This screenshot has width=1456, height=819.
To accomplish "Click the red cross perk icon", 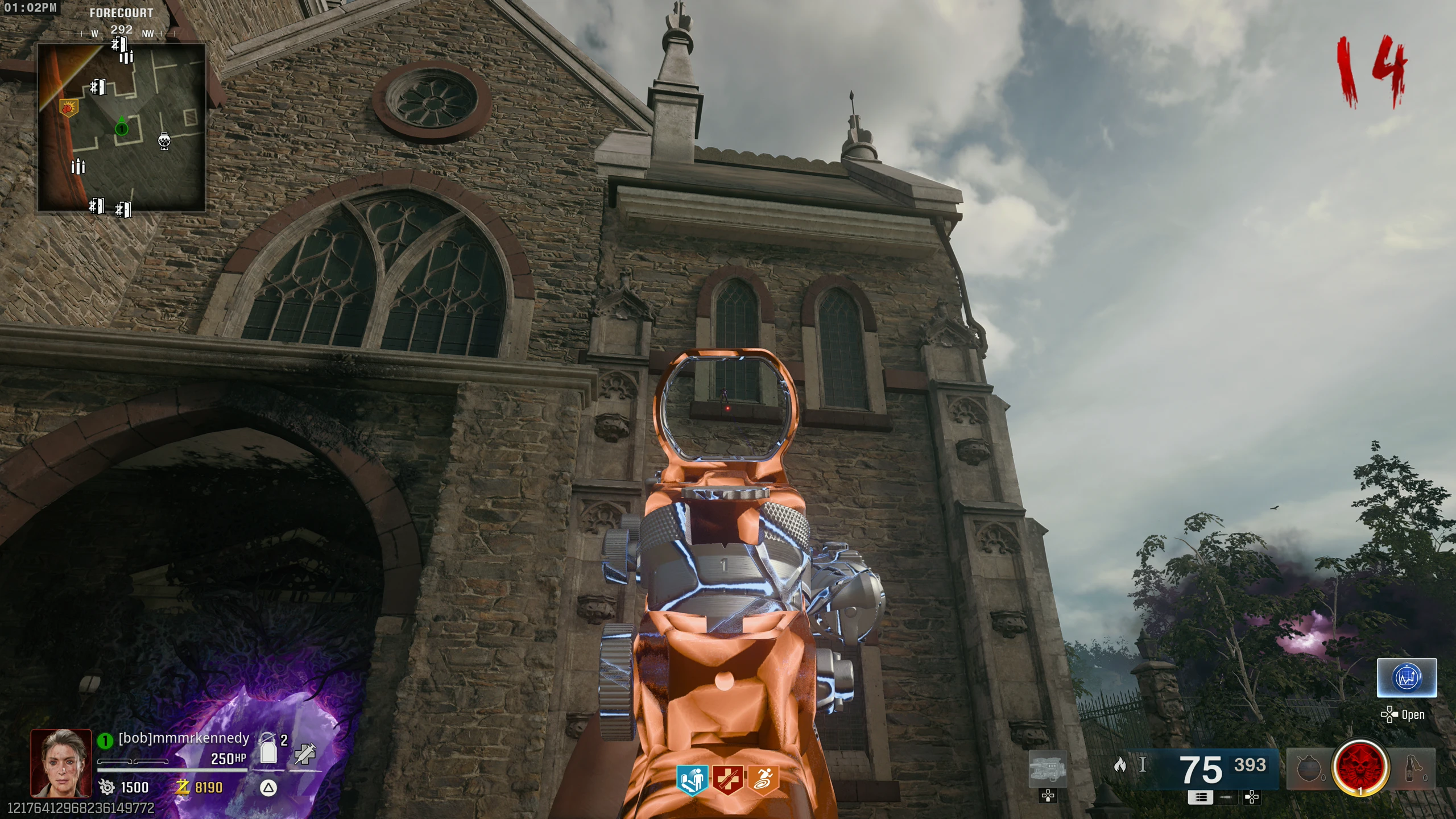I will pyautogui.click(x=727, y=780).
